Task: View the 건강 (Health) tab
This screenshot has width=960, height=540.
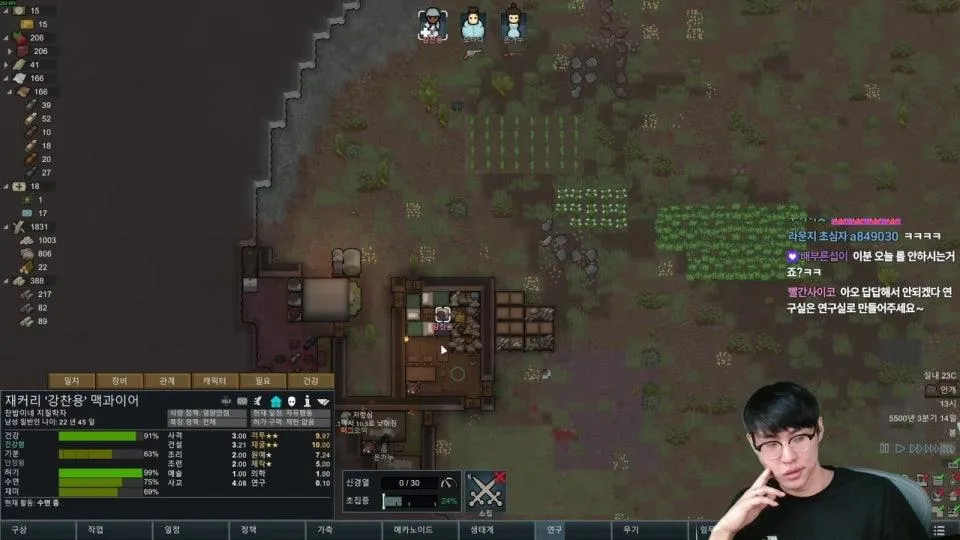Action: (310, 380)
